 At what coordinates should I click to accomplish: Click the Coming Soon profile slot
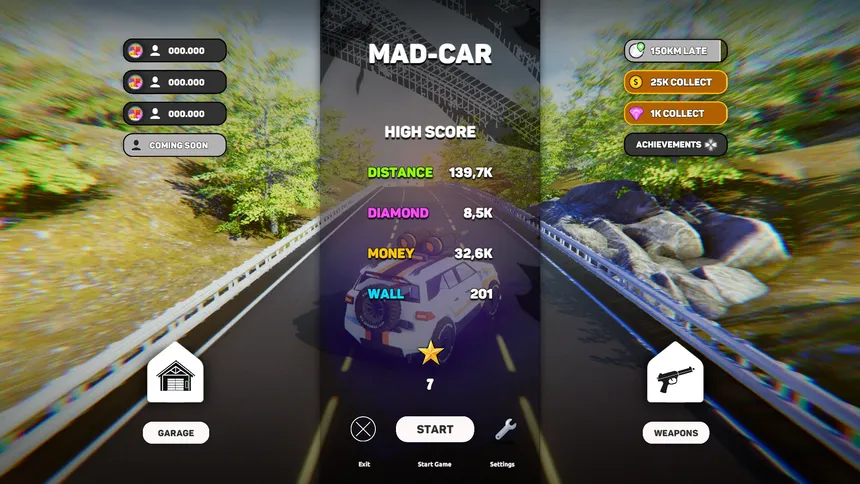pos(175,145)
